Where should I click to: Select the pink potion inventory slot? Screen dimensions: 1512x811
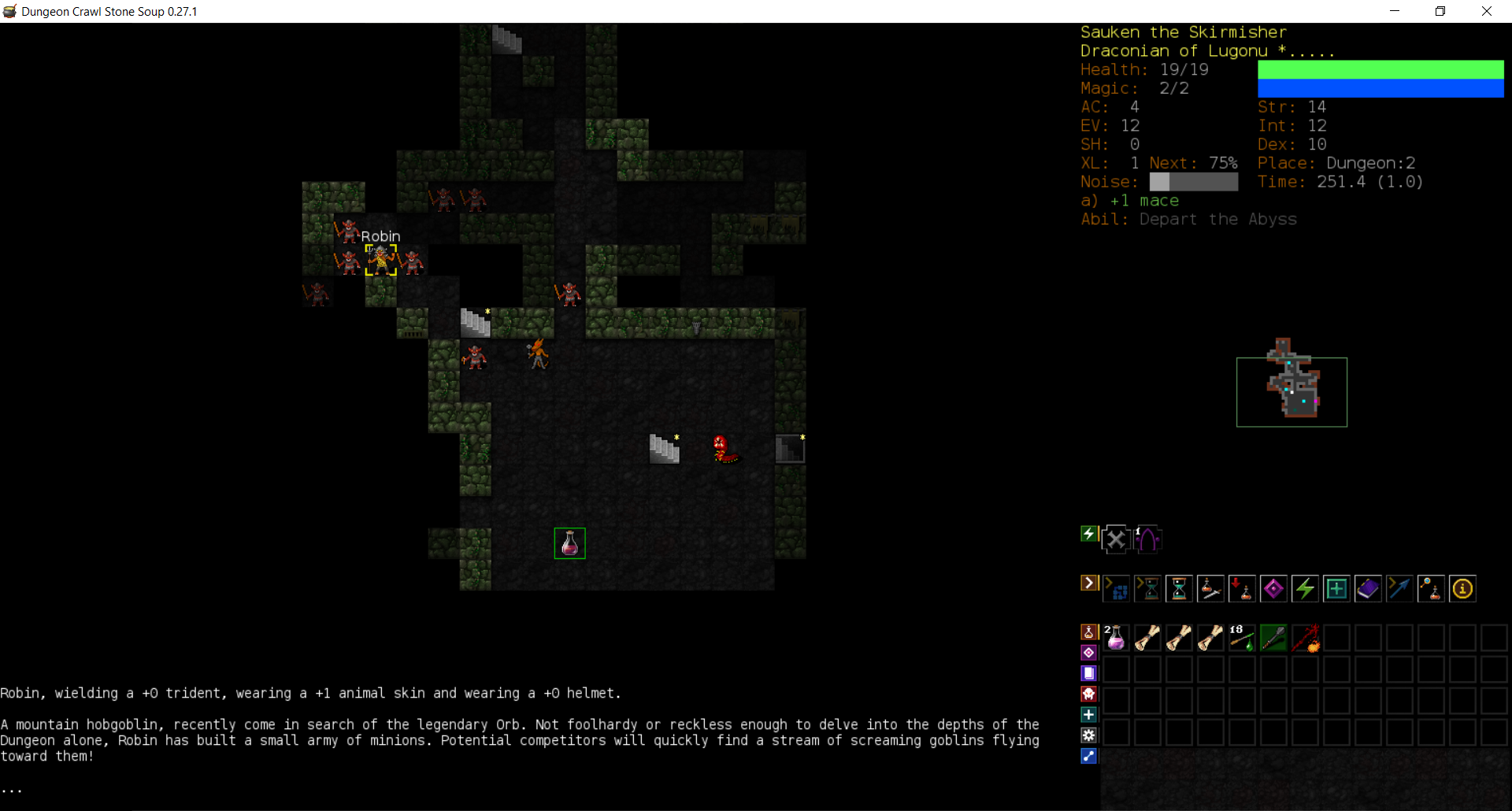pos(1116,638)
